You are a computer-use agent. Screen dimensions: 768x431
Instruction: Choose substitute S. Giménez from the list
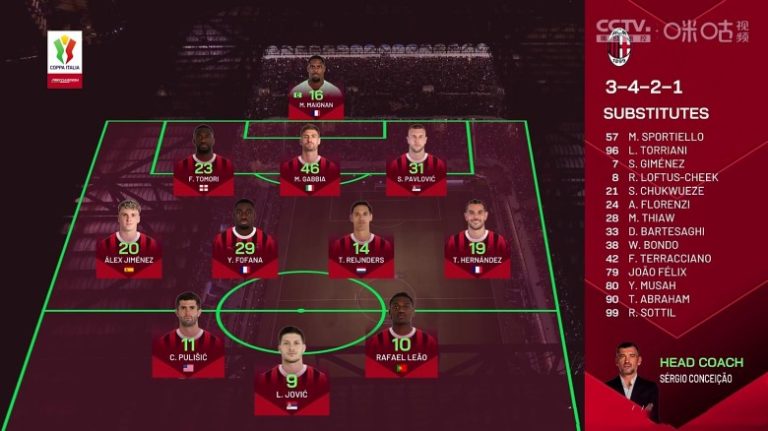pos(662,163)
